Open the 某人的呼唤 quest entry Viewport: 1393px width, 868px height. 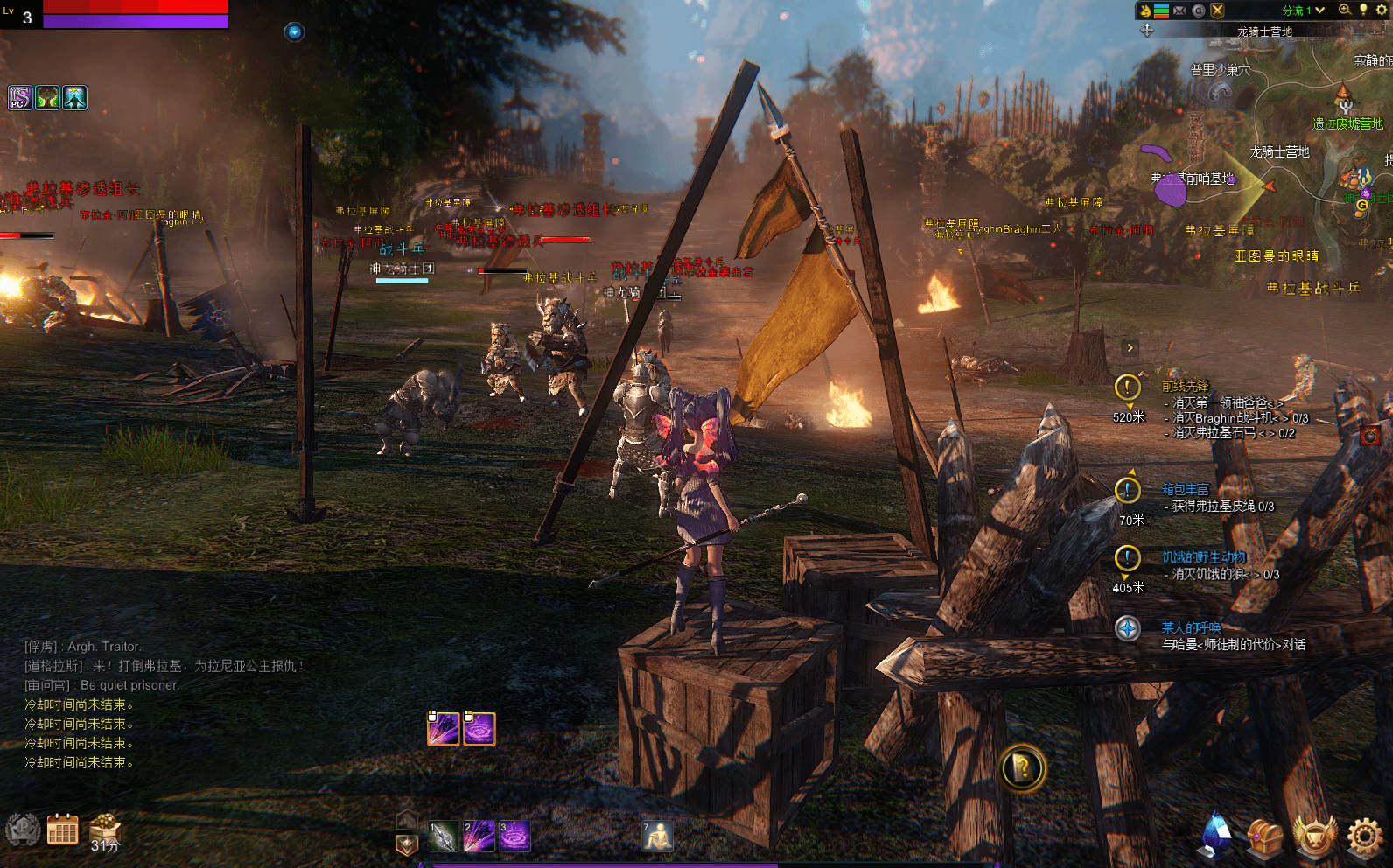coord(1190,627)
